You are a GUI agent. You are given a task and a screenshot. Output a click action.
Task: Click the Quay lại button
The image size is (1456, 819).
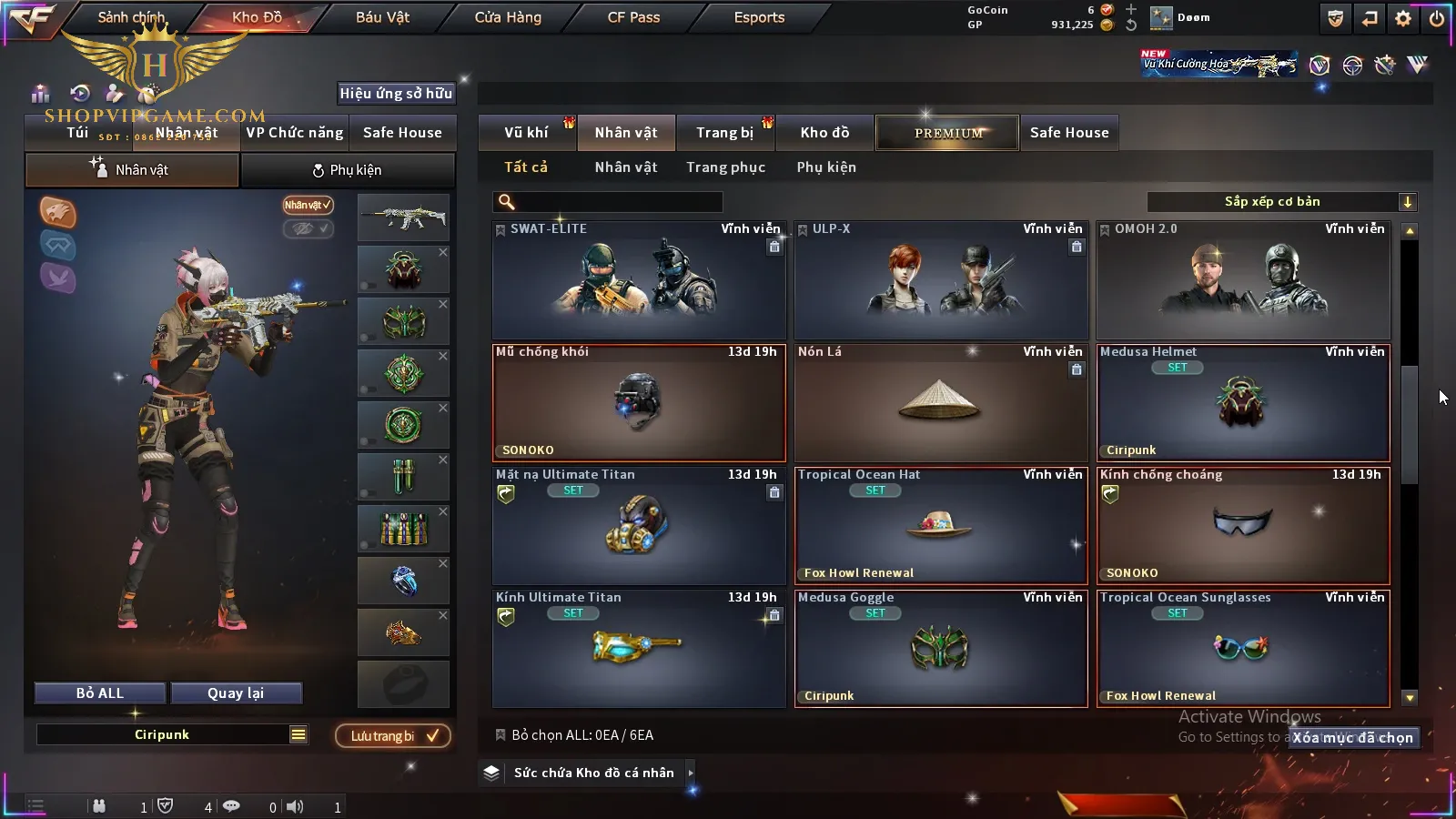236,693
